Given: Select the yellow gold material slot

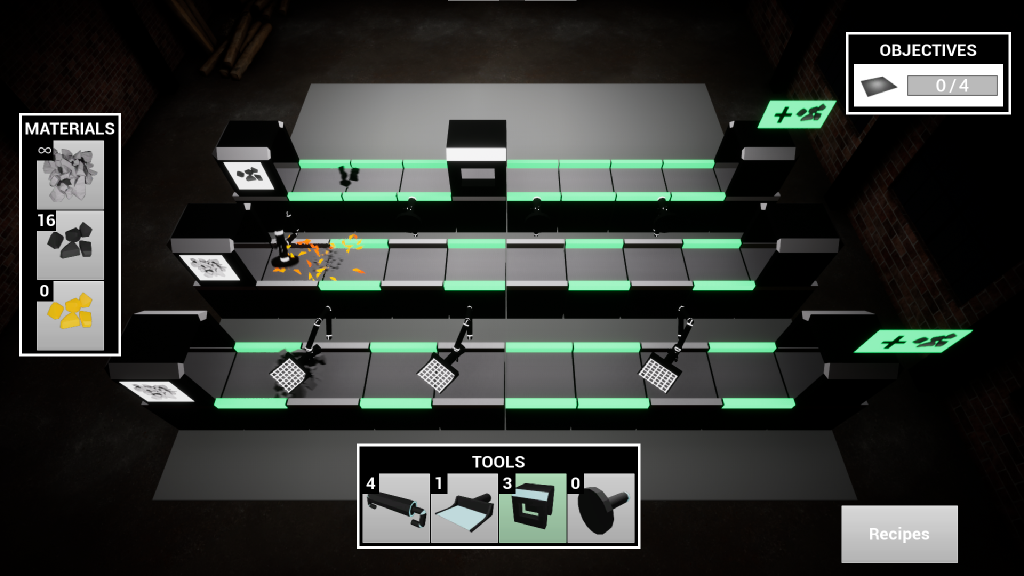Looking at the screenshot, I should pos(70,315).
